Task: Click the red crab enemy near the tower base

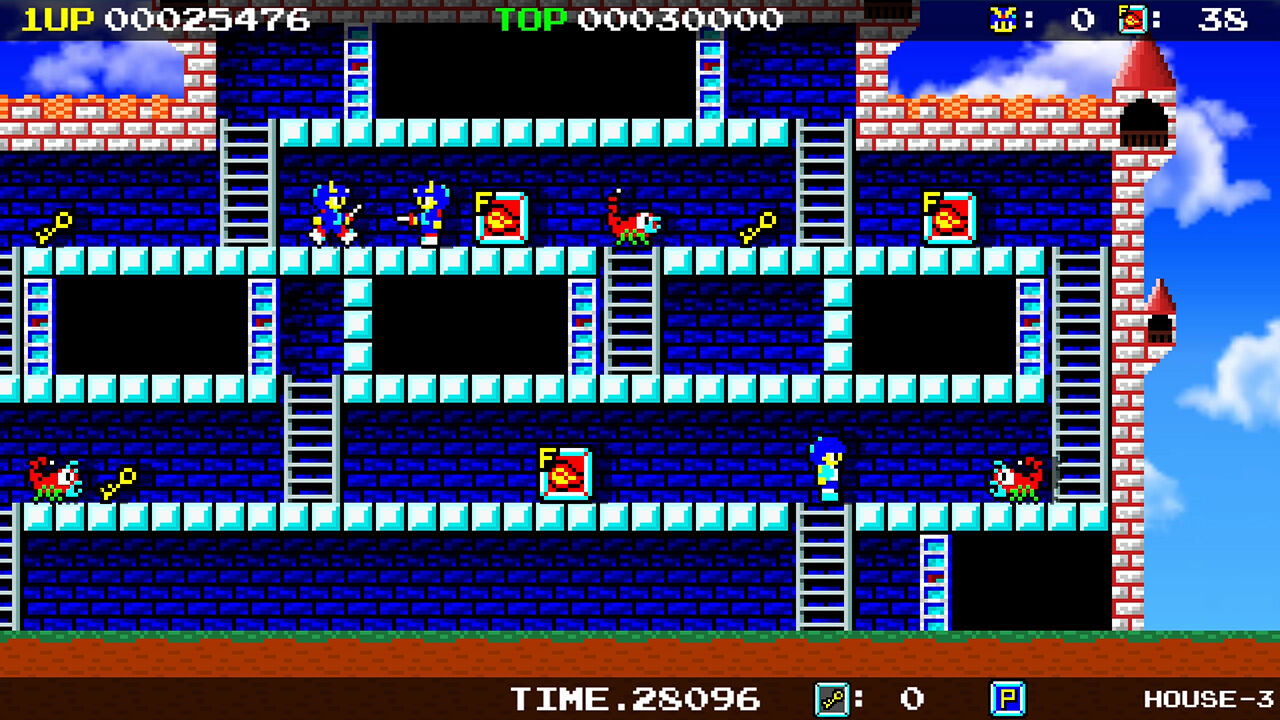Action: pyautogui.click(x=1016, y=477)
